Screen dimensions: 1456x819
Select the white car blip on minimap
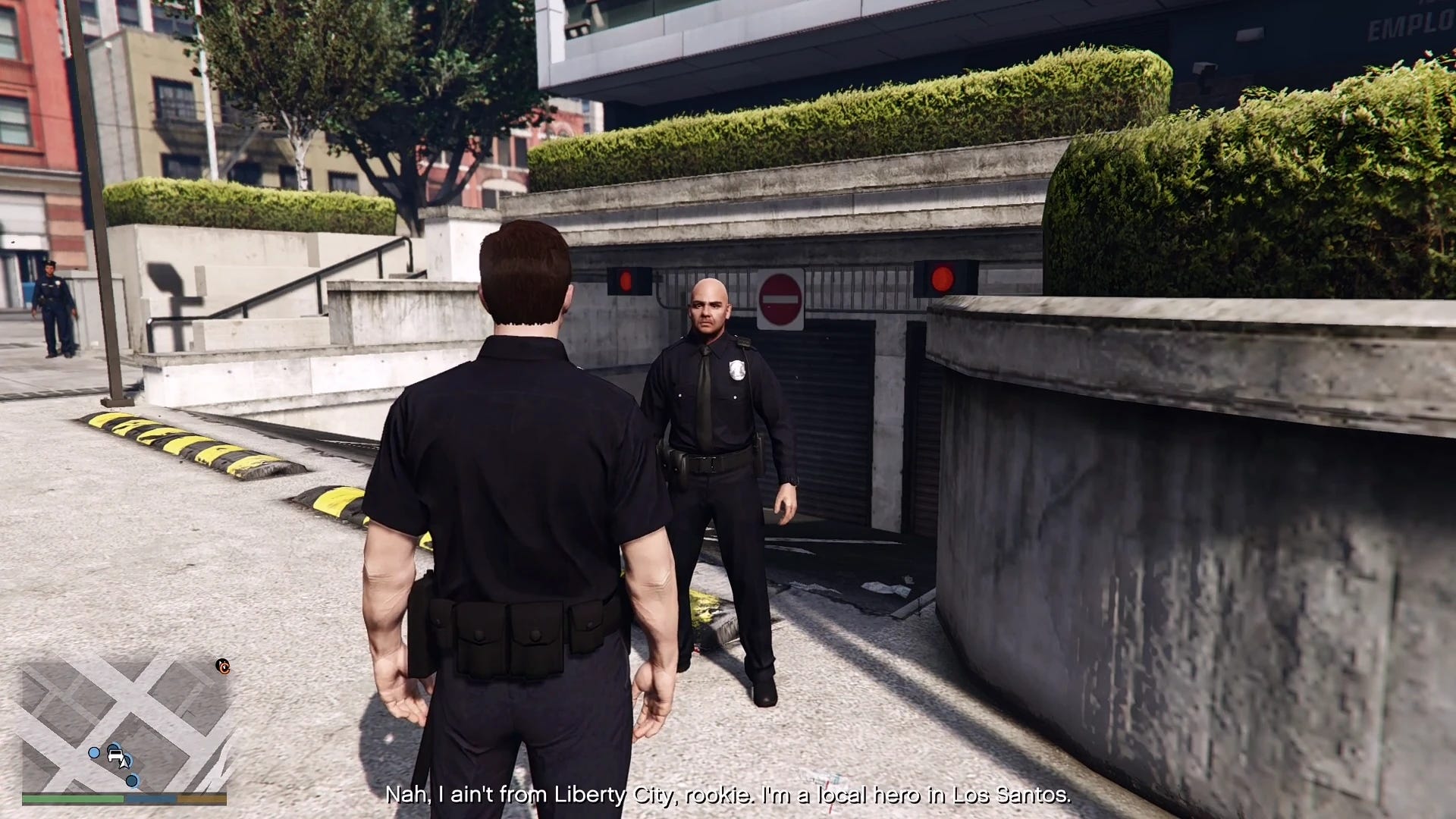point(115,755)
